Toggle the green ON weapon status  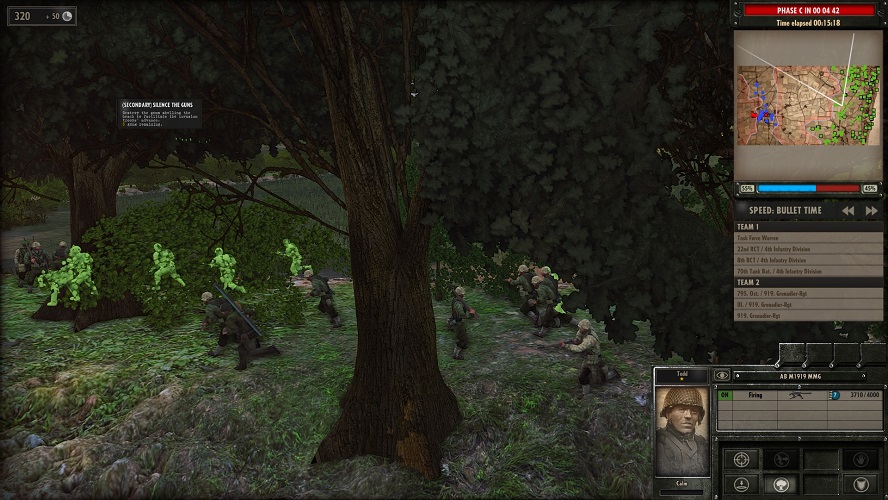[724, 396]
